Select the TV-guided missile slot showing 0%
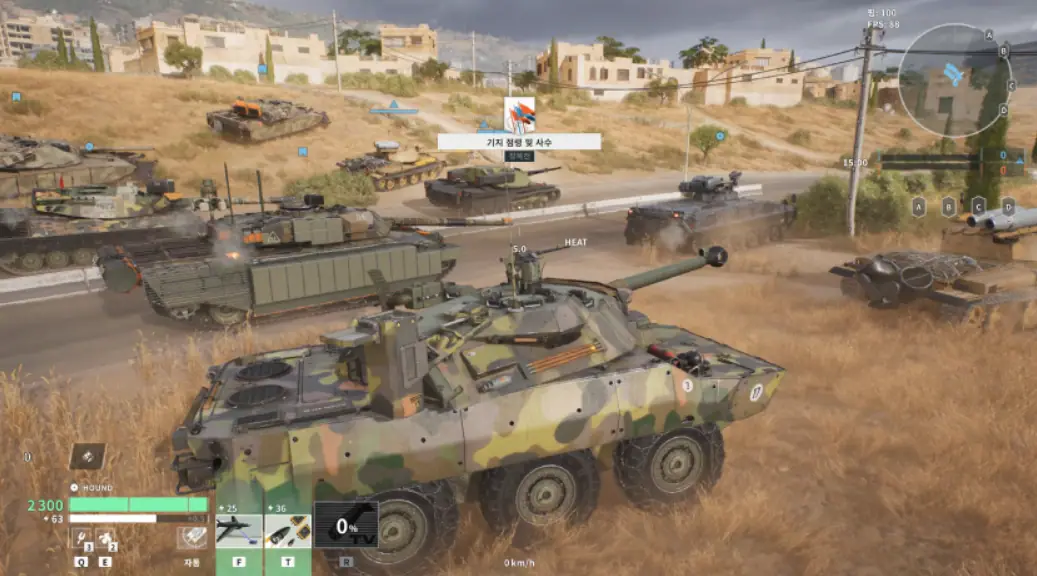Image resolution: width=1037 pixels, height=576 pixels. tap(346, 525)
